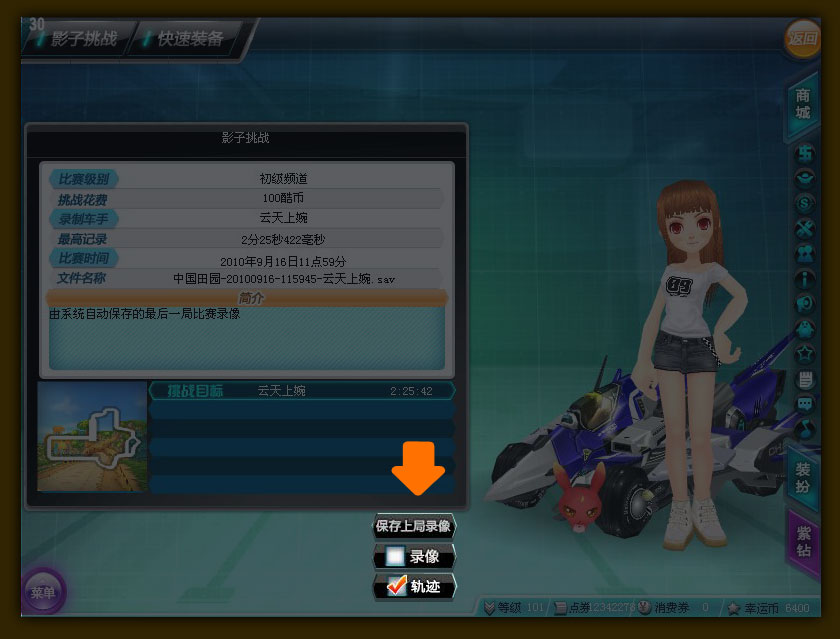Open the purple 紫钻 side tab
This screenshot has width=840, height=639.
[803, 540]
